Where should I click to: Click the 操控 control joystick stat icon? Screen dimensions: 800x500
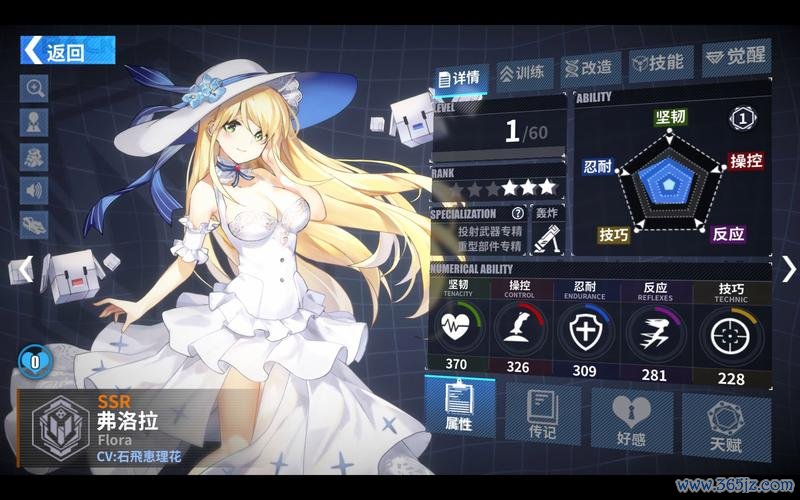coord(518,331)
